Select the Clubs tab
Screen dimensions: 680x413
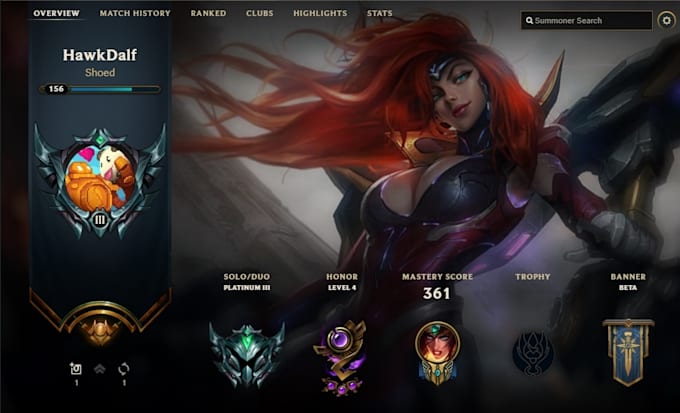click(259, 14)
